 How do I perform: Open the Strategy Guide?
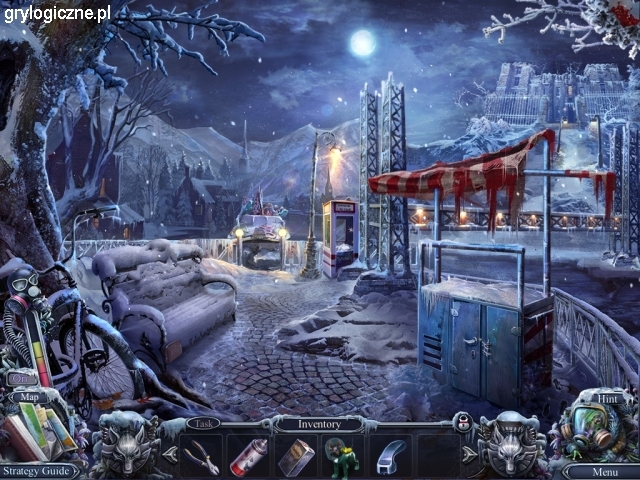[38, 470]
